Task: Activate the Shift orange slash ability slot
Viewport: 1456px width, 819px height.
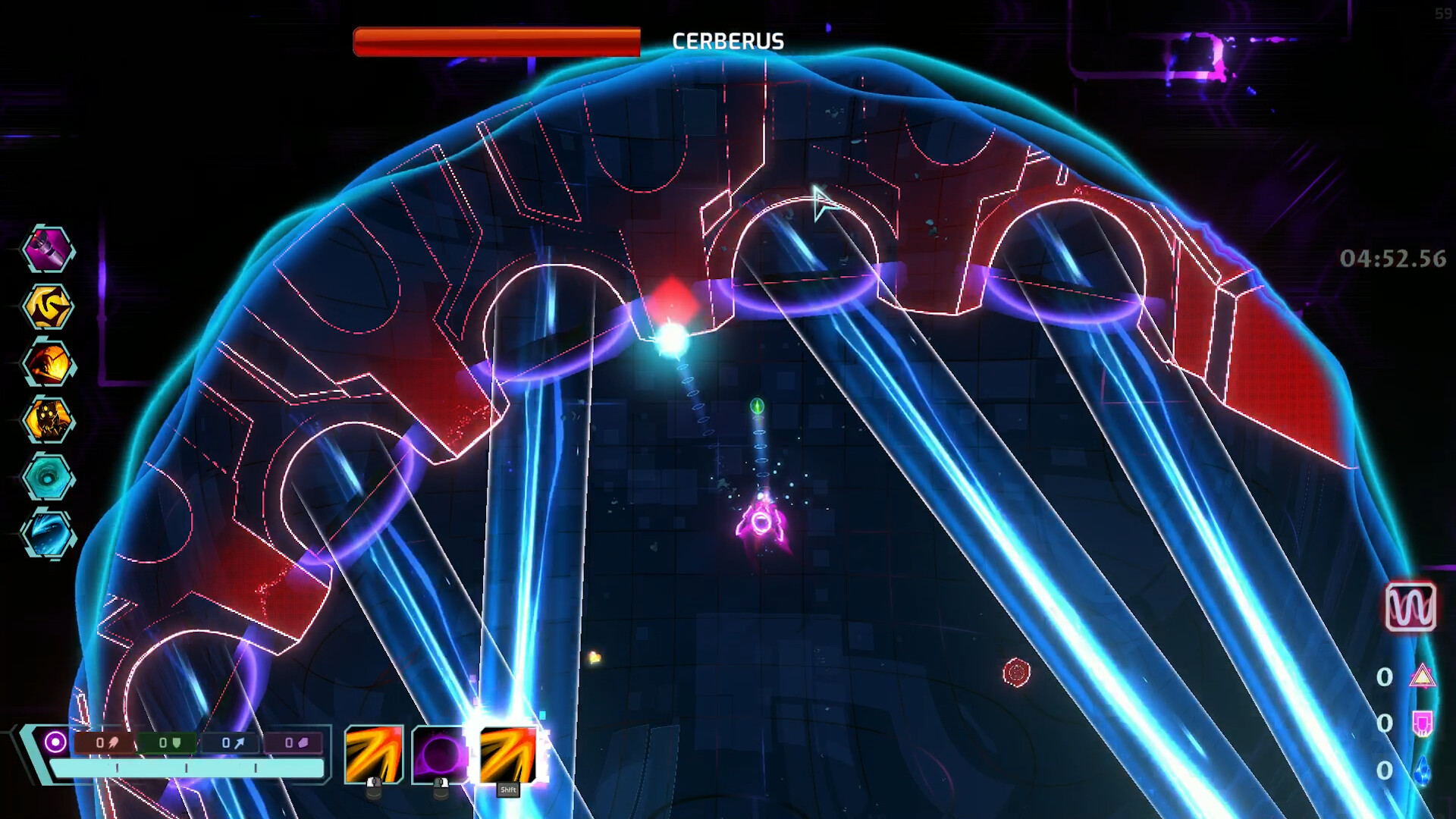Action: 510,755
